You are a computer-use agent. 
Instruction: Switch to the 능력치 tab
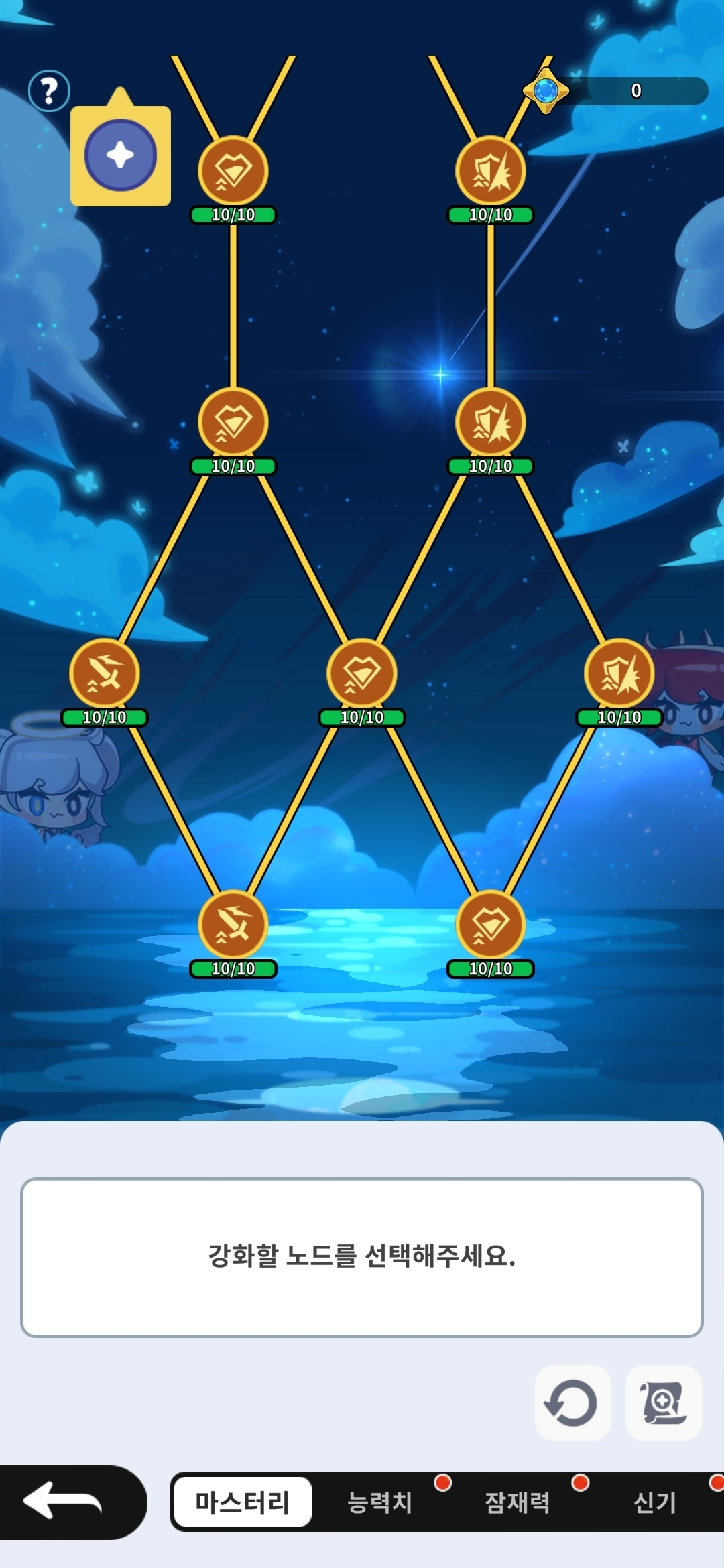pyautogui.click(x=379, y=1502)
